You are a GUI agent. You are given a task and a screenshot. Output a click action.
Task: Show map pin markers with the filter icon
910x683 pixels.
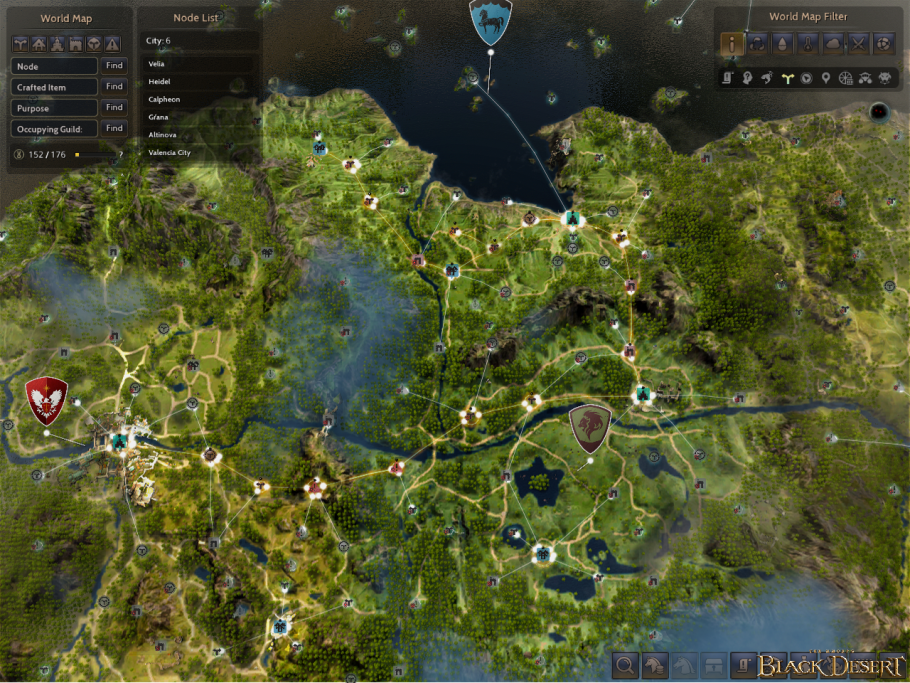(x=825, y=78)
